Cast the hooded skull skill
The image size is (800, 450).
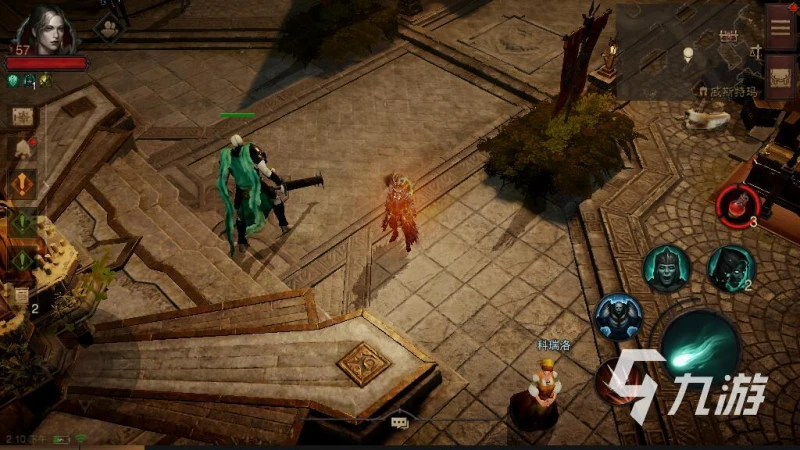point(730,267)
